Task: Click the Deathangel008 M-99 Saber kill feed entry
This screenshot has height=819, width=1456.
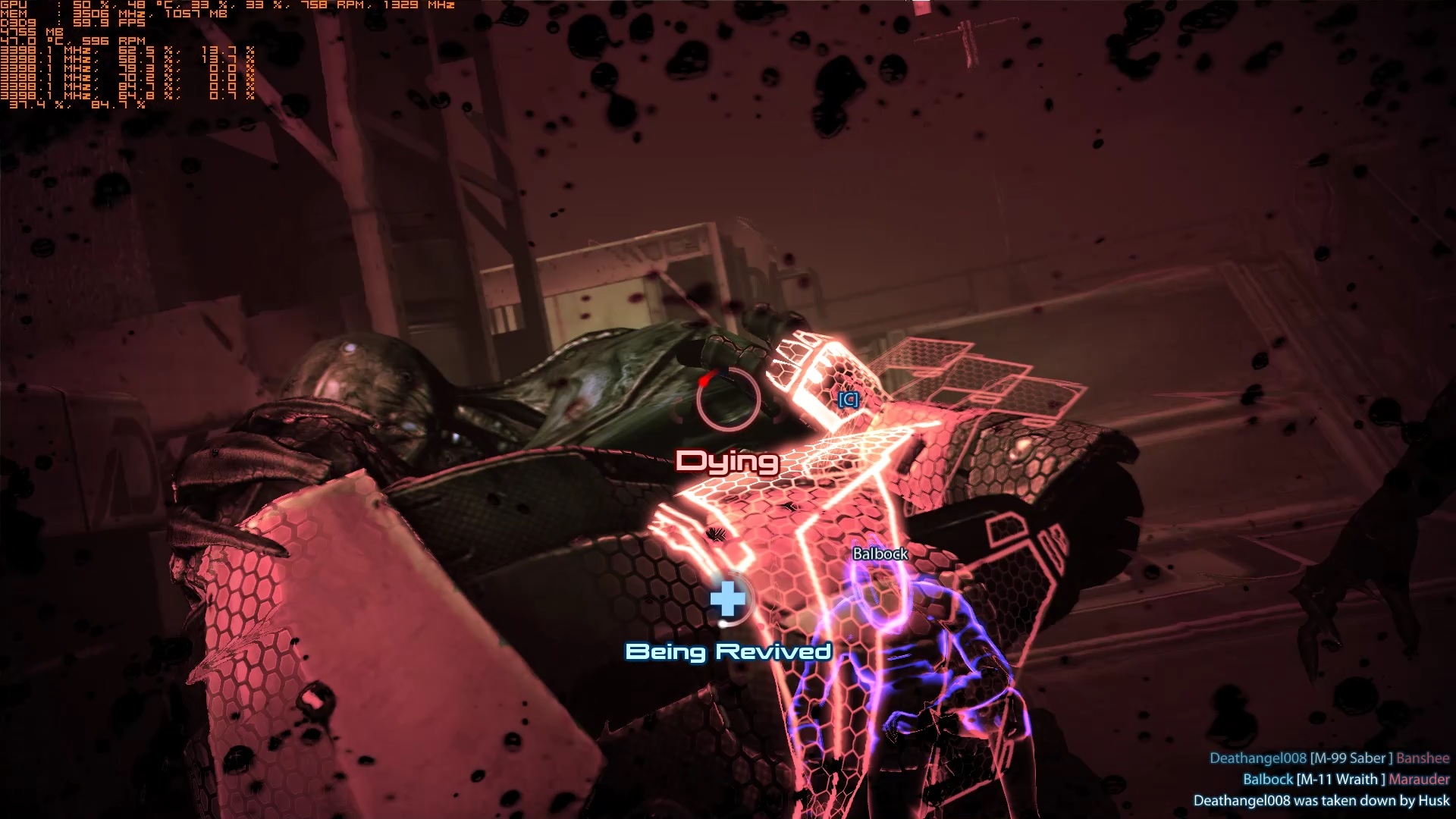Action: click(x=1329, y=758)
